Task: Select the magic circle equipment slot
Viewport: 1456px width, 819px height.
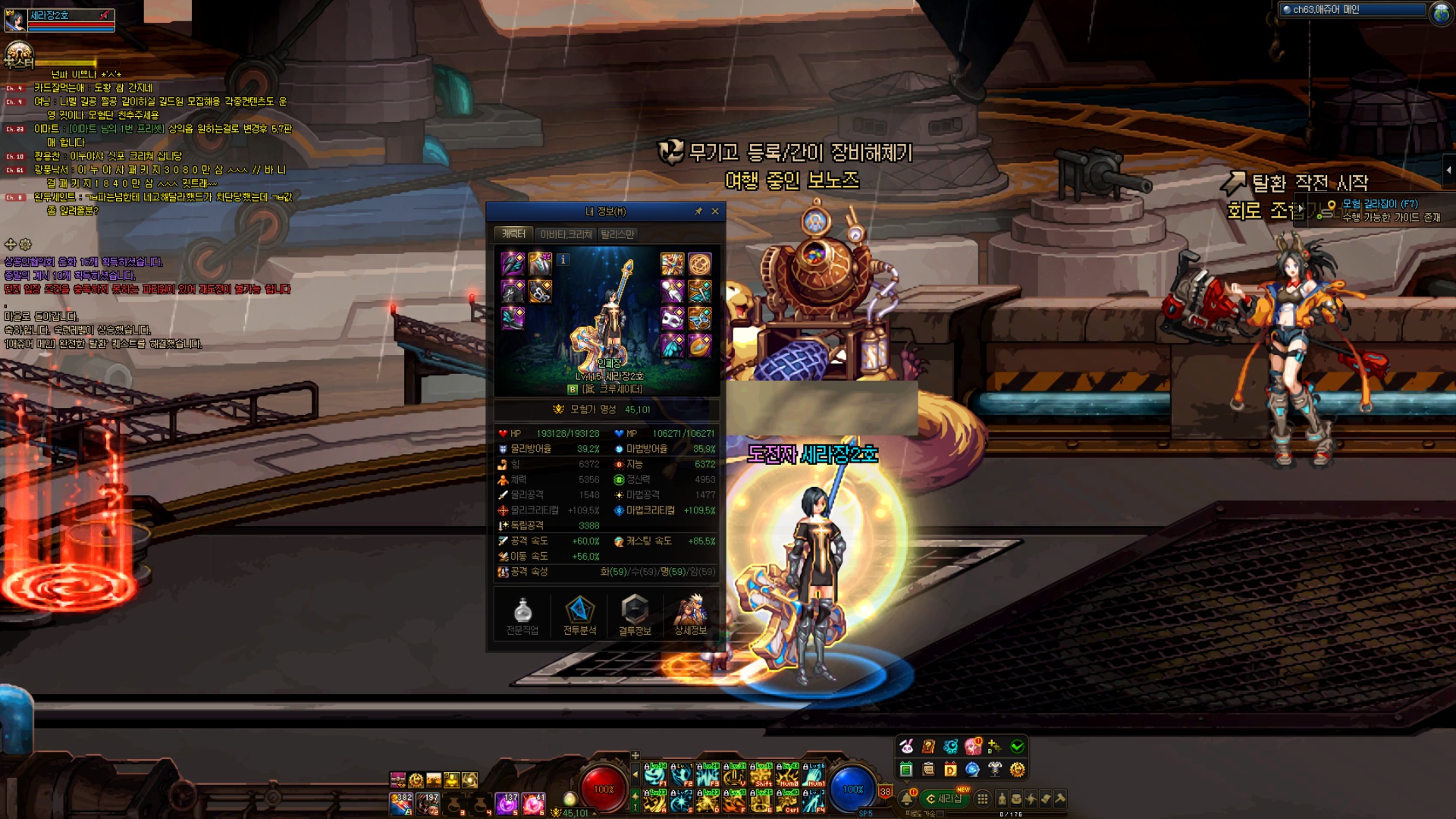Action: (699, 264)
